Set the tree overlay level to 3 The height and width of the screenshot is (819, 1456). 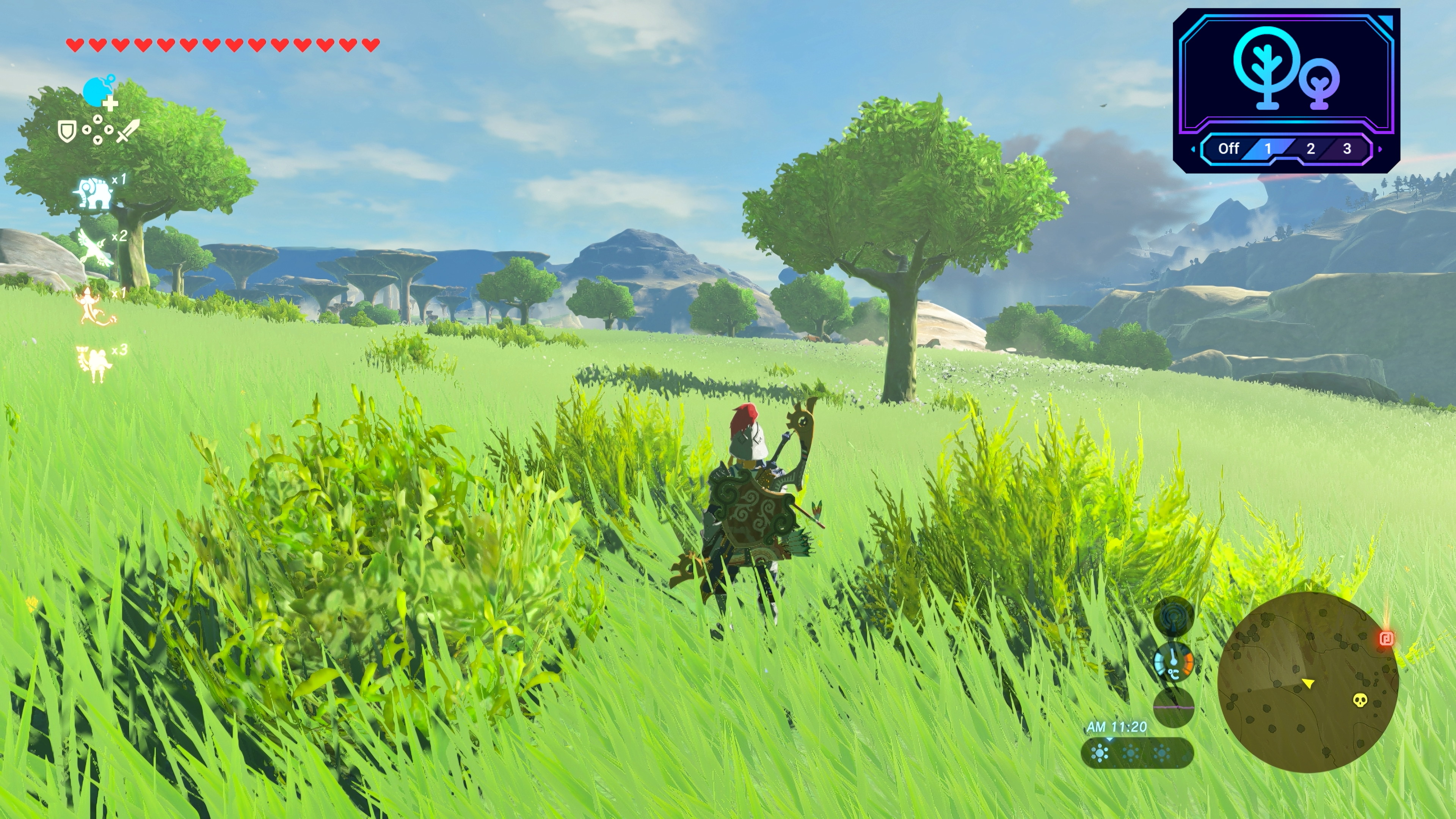point(1347,149)
